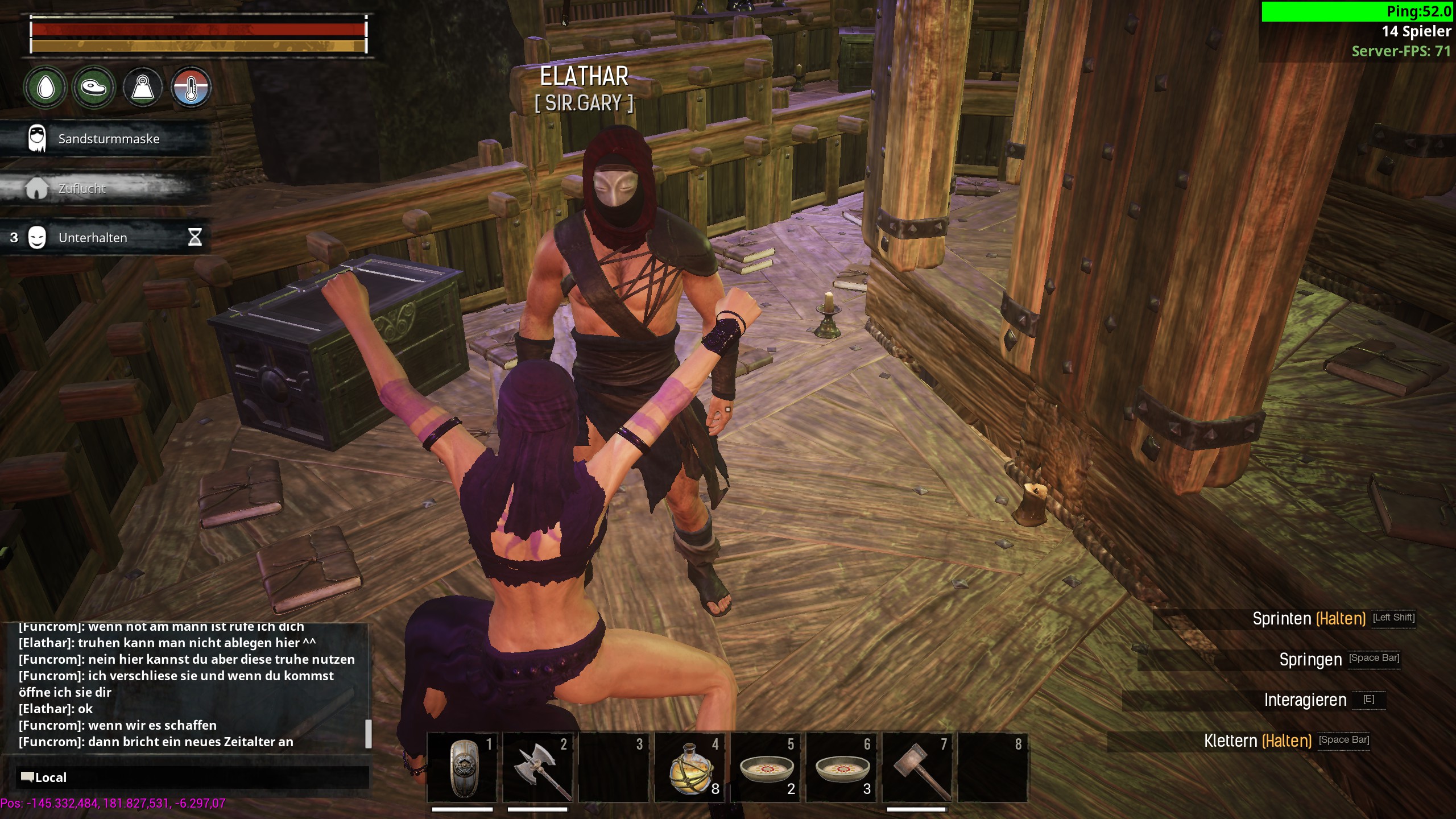Select the food bowl in slot 6

click(842, 767)
